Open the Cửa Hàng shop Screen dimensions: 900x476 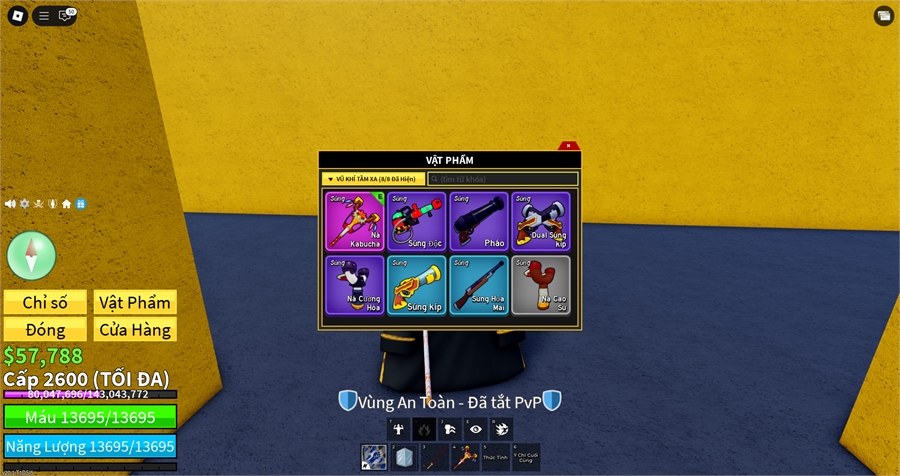pyautogui.click(x=135, y=330)
